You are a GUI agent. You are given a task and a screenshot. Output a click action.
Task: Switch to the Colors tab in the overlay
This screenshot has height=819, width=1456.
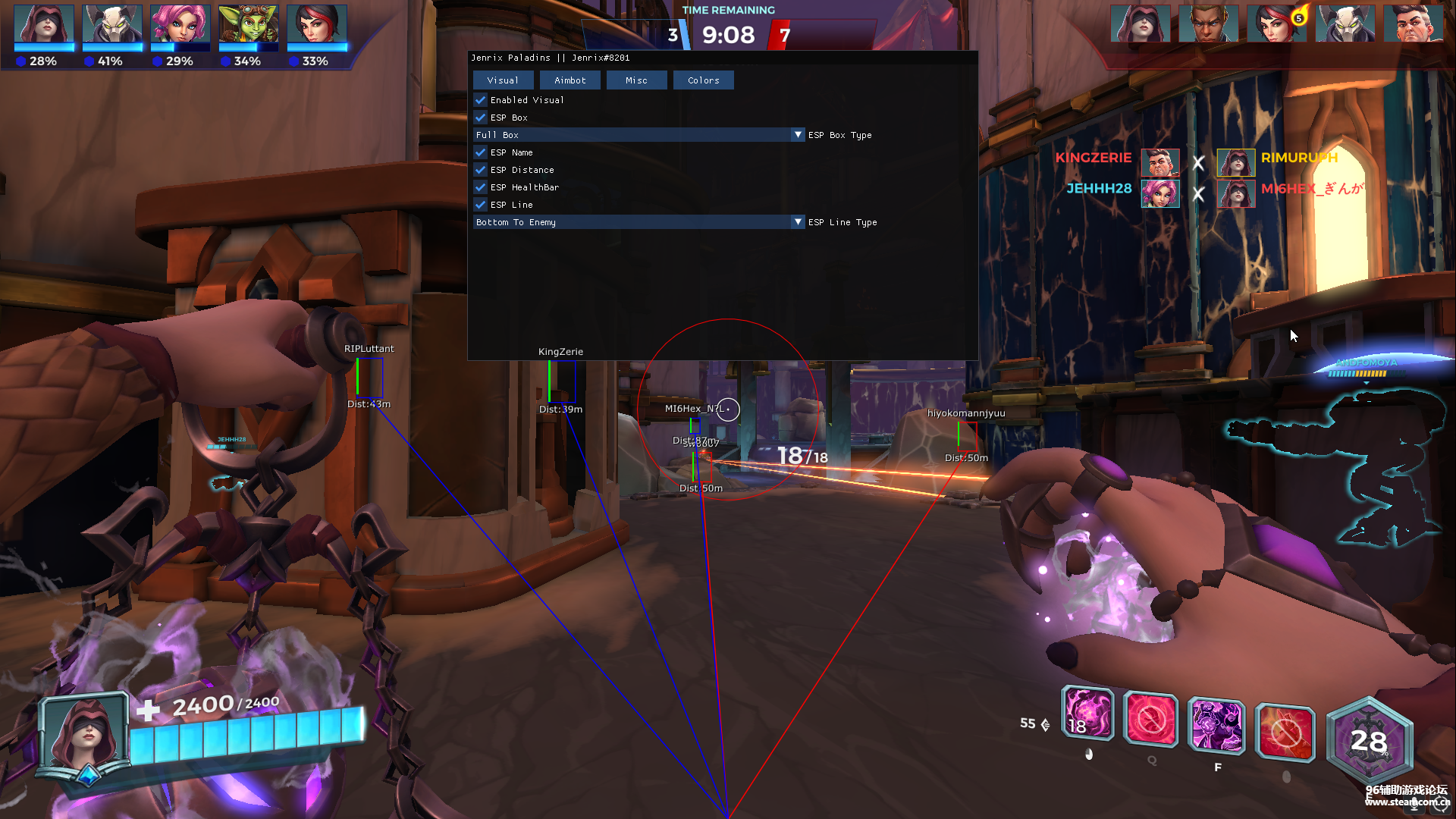point(703,80)
